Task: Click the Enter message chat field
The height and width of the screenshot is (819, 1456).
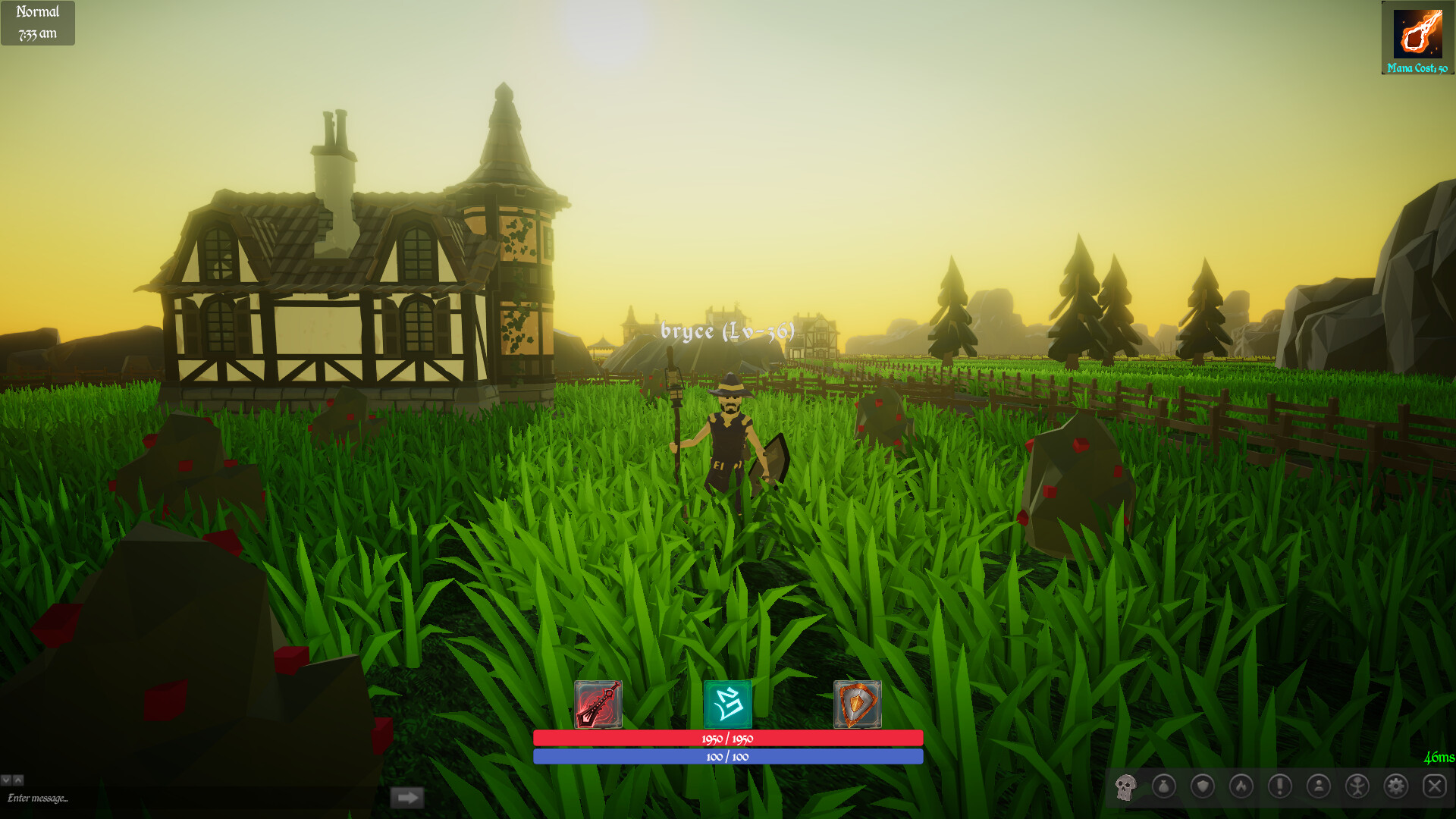Action: 76,798
